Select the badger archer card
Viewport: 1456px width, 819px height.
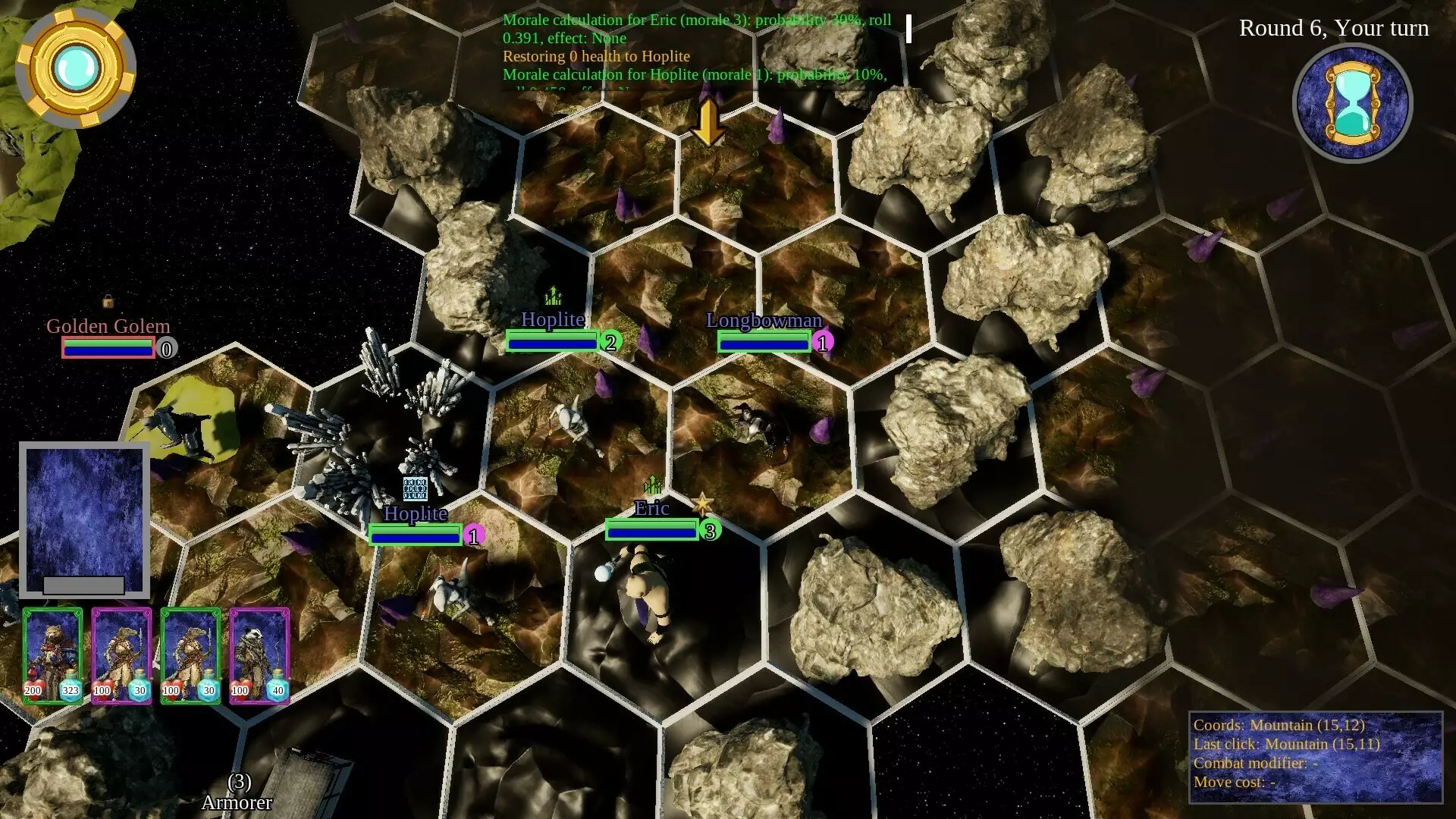tap(259, 655)
